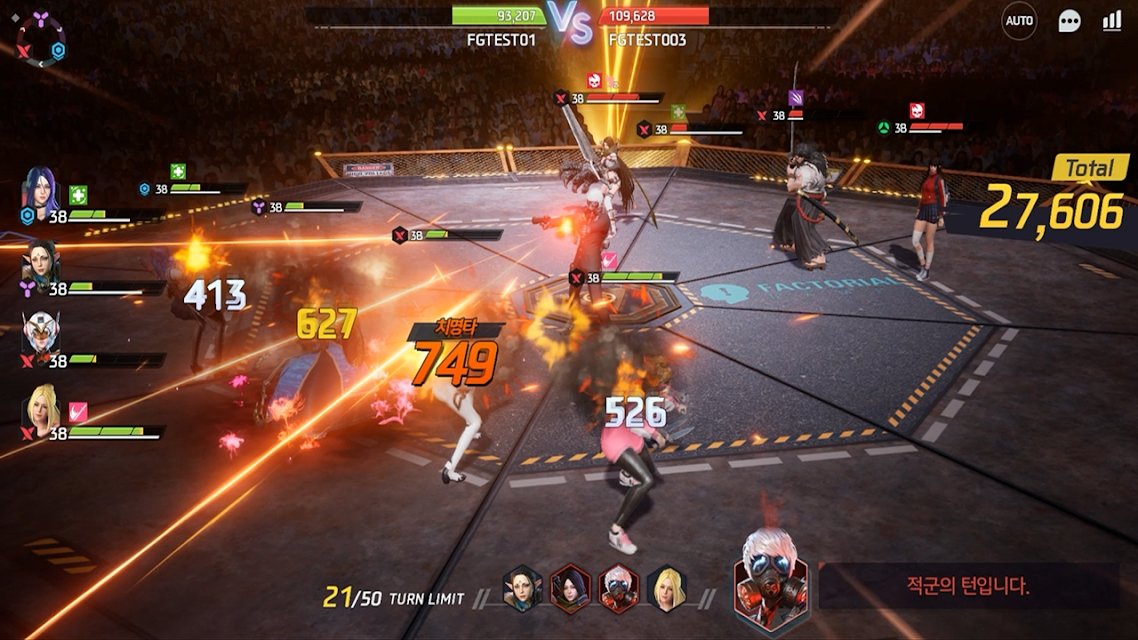This screenshot has height=640, width=1138.
Task: Click the elf portrait in turn order
Action: point(522,588)
